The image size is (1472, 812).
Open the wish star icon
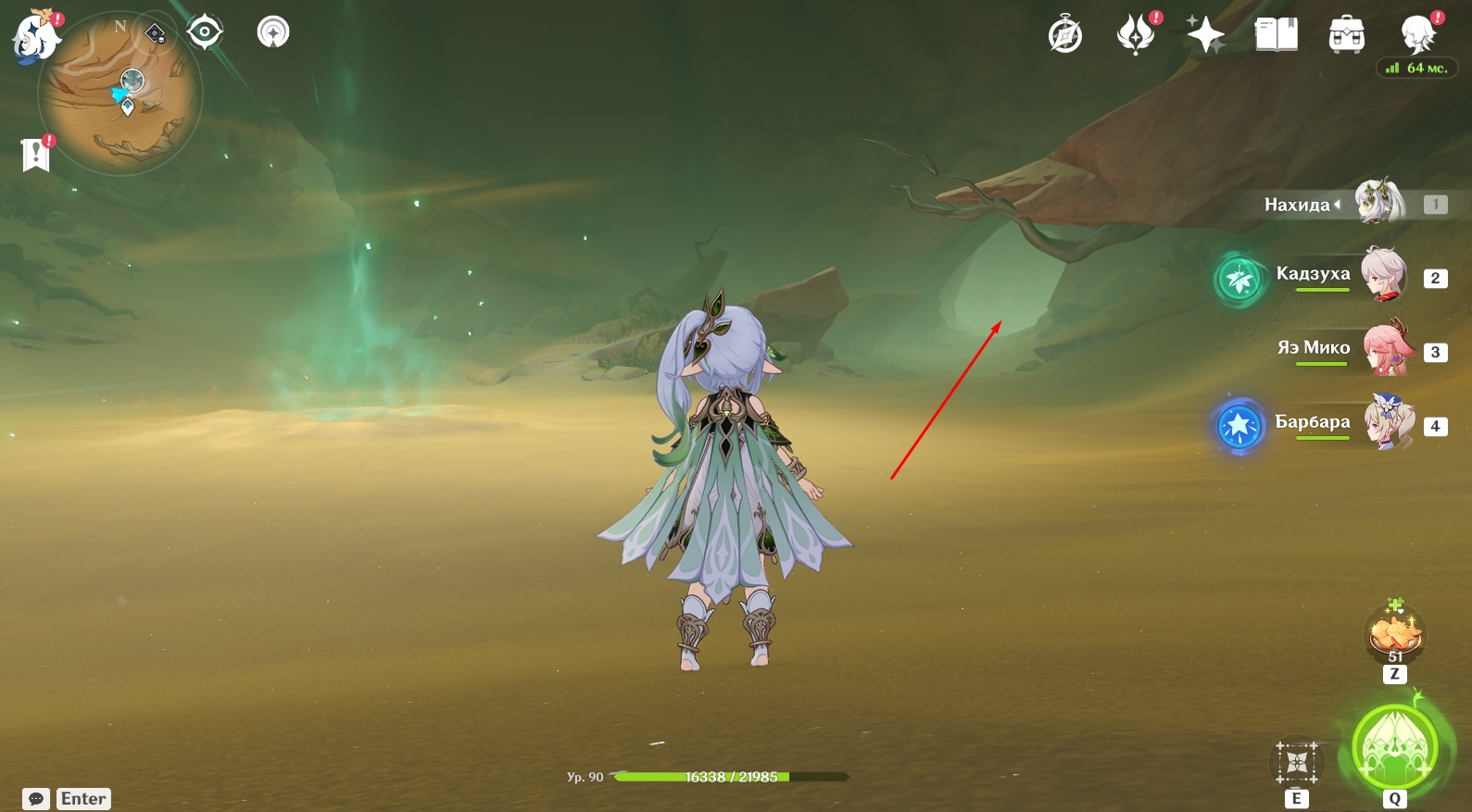[1205, 36]
